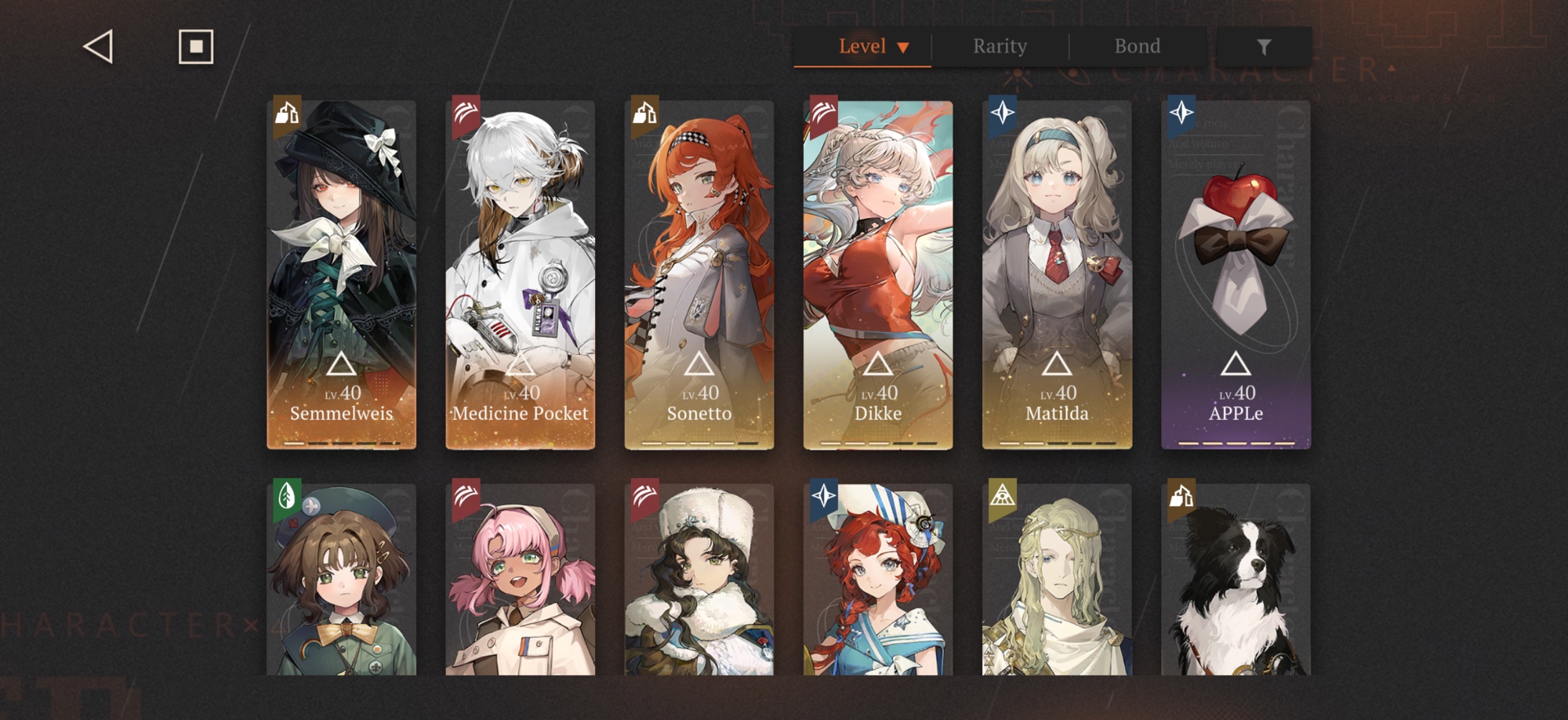Pick the black and white dog card
This screenshot has width=1568, height=720.
pos(1236,580)
